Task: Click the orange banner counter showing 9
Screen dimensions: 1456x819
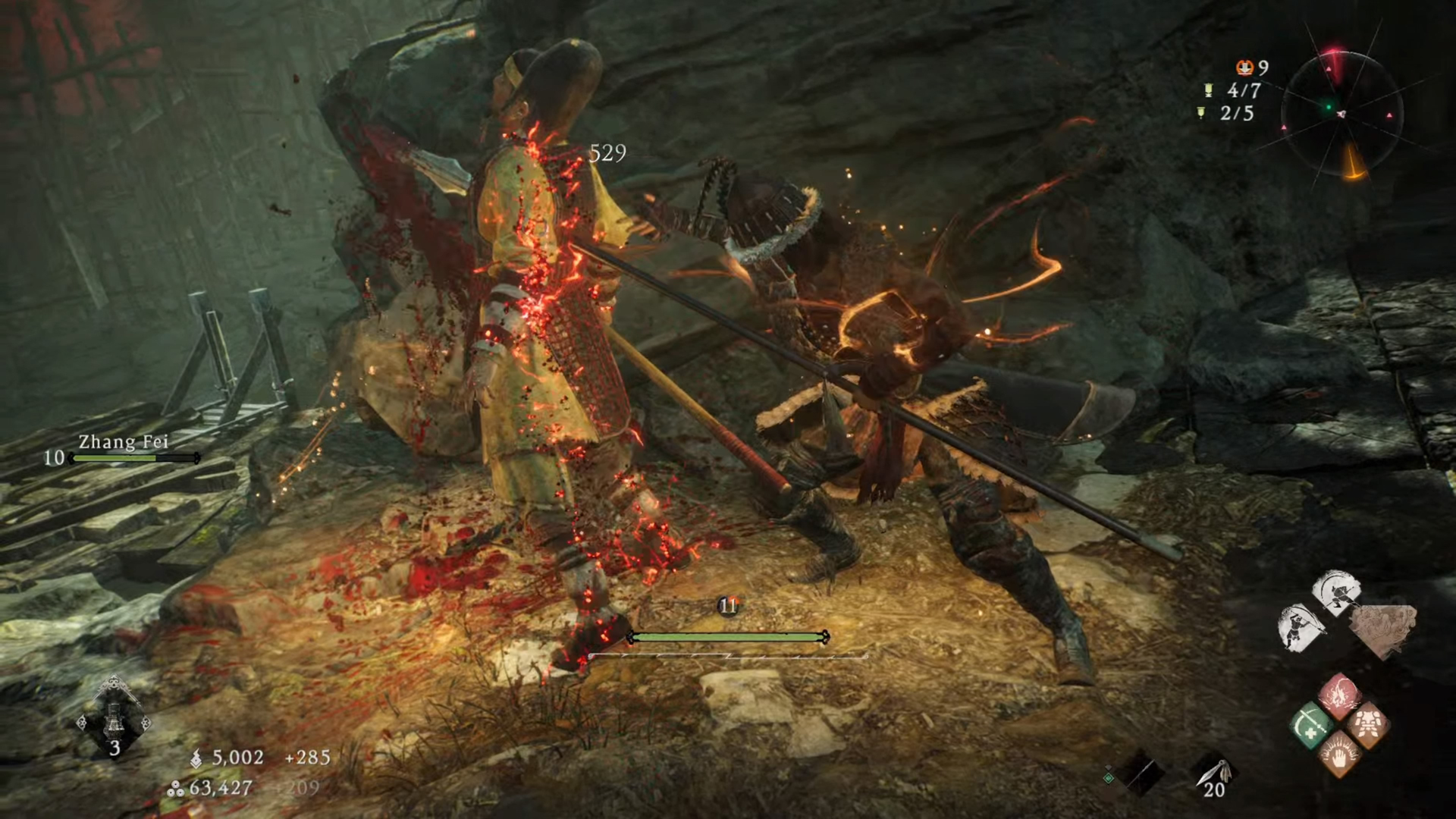Action: (x=1251, y=68)
